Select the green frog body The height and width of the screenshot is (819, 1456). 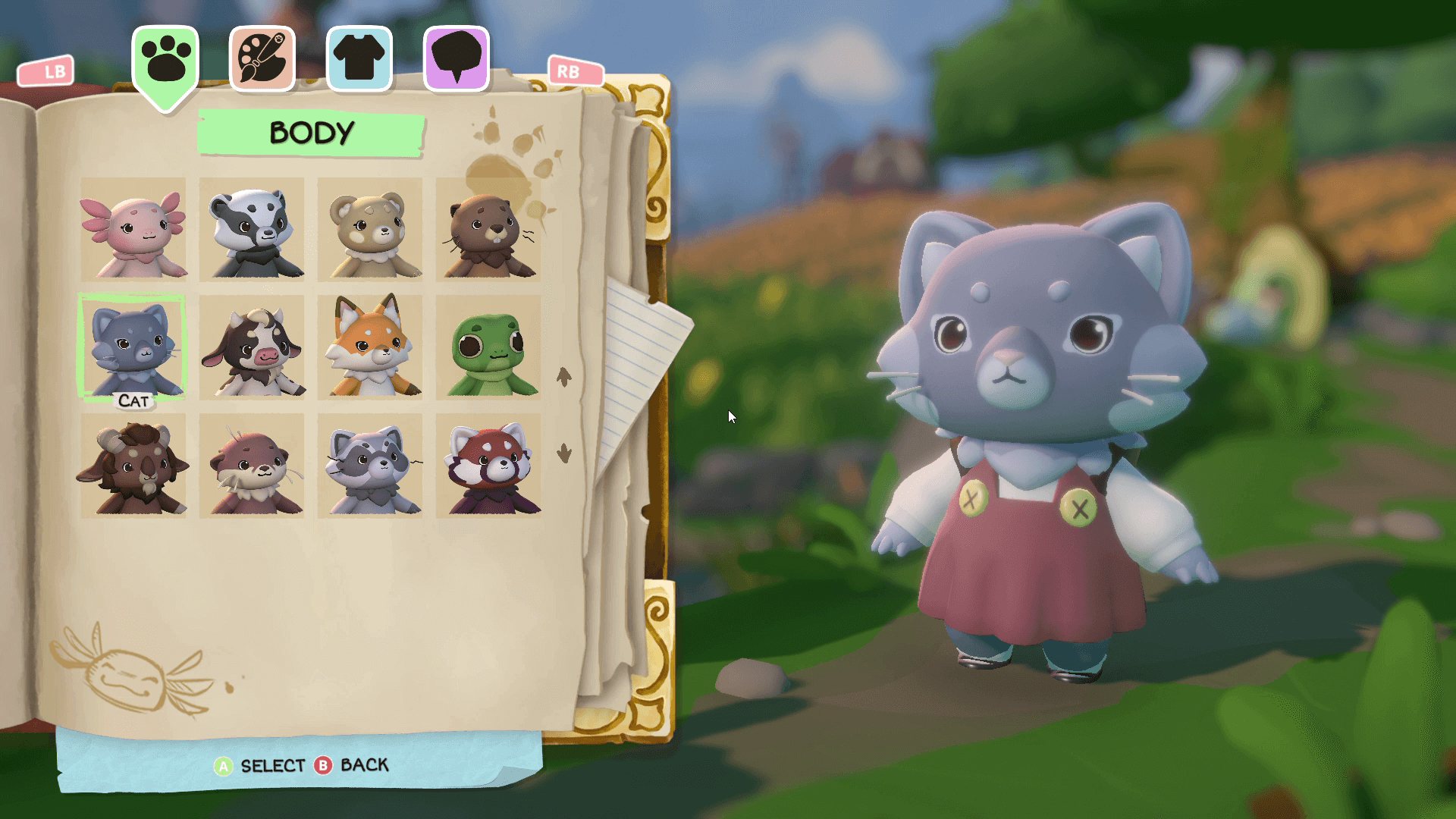pyautogui.click(x=488, y=347)
